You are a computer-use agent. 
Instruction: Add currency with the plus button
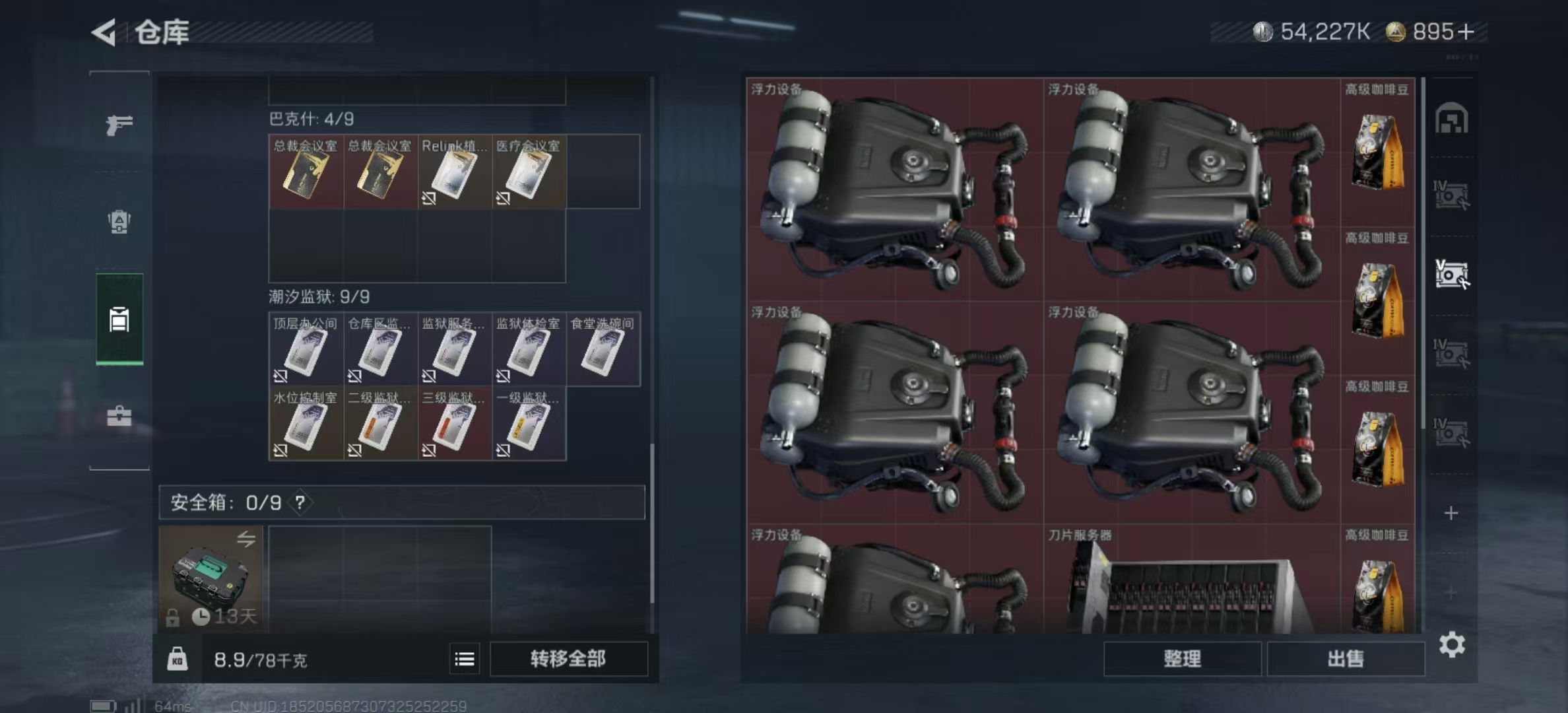point(1466,32)
